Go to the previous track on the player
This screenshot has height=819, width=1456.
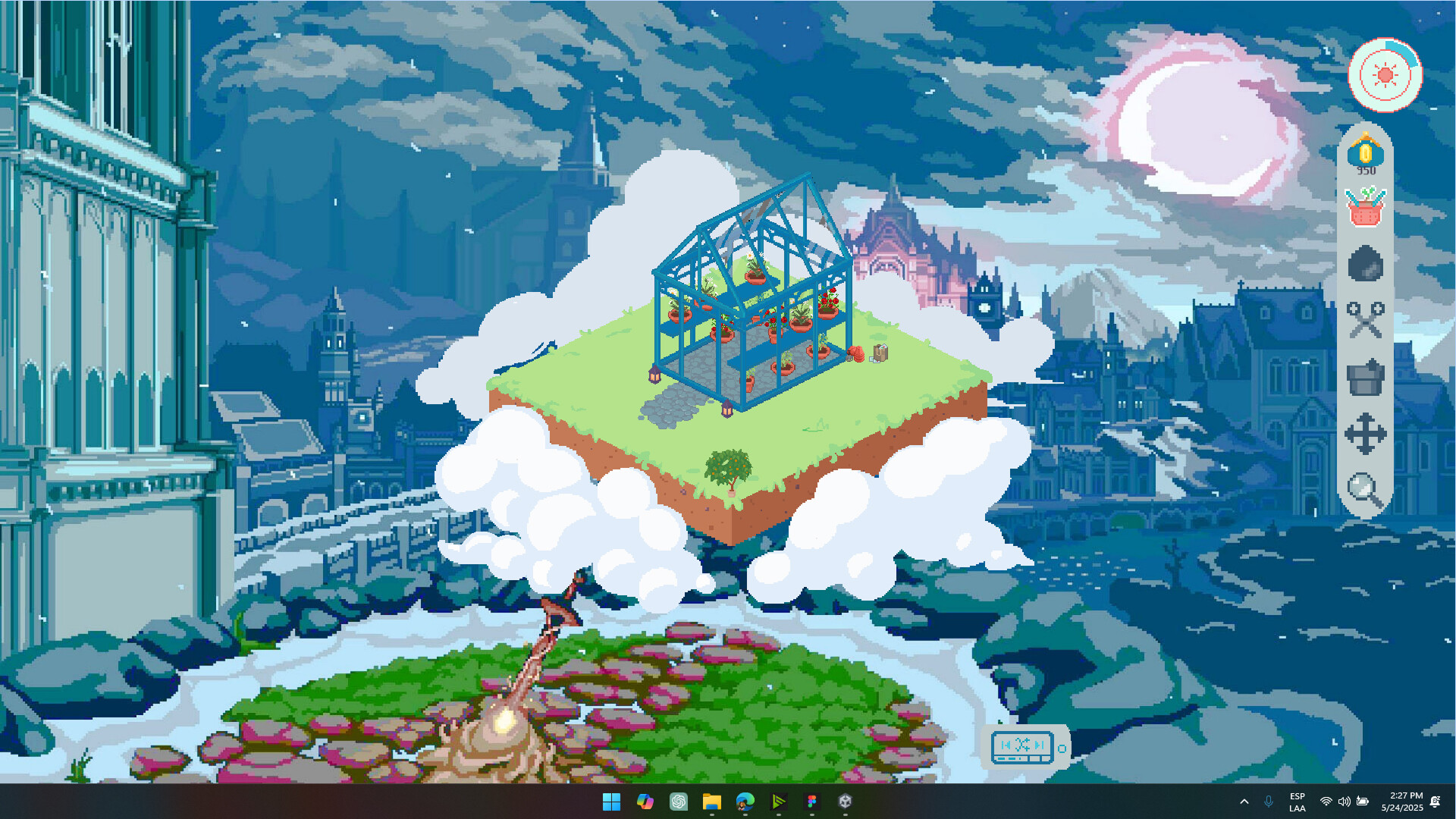1006,744
